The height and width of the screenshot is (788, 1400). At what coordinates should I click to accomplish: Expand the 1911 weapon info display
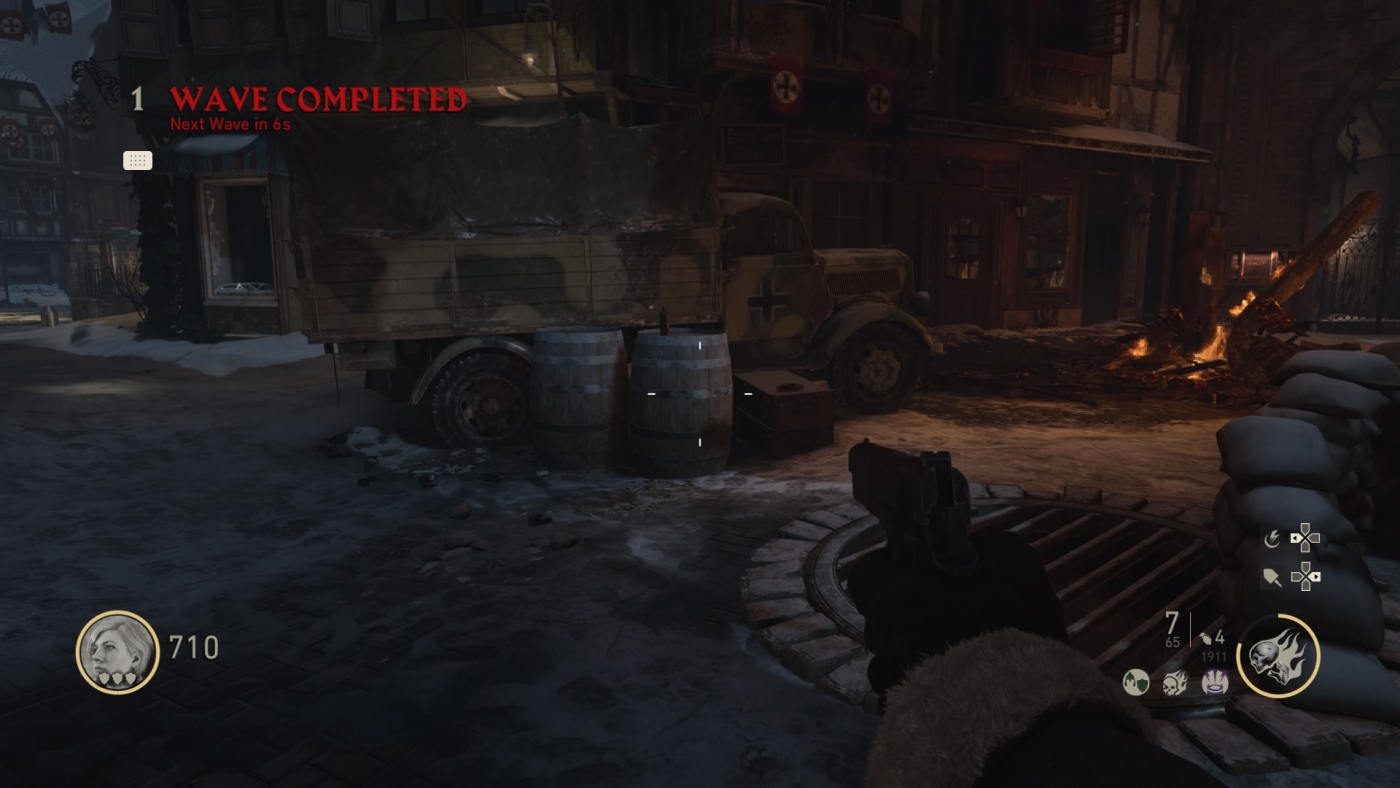(x=1215, y=656)
